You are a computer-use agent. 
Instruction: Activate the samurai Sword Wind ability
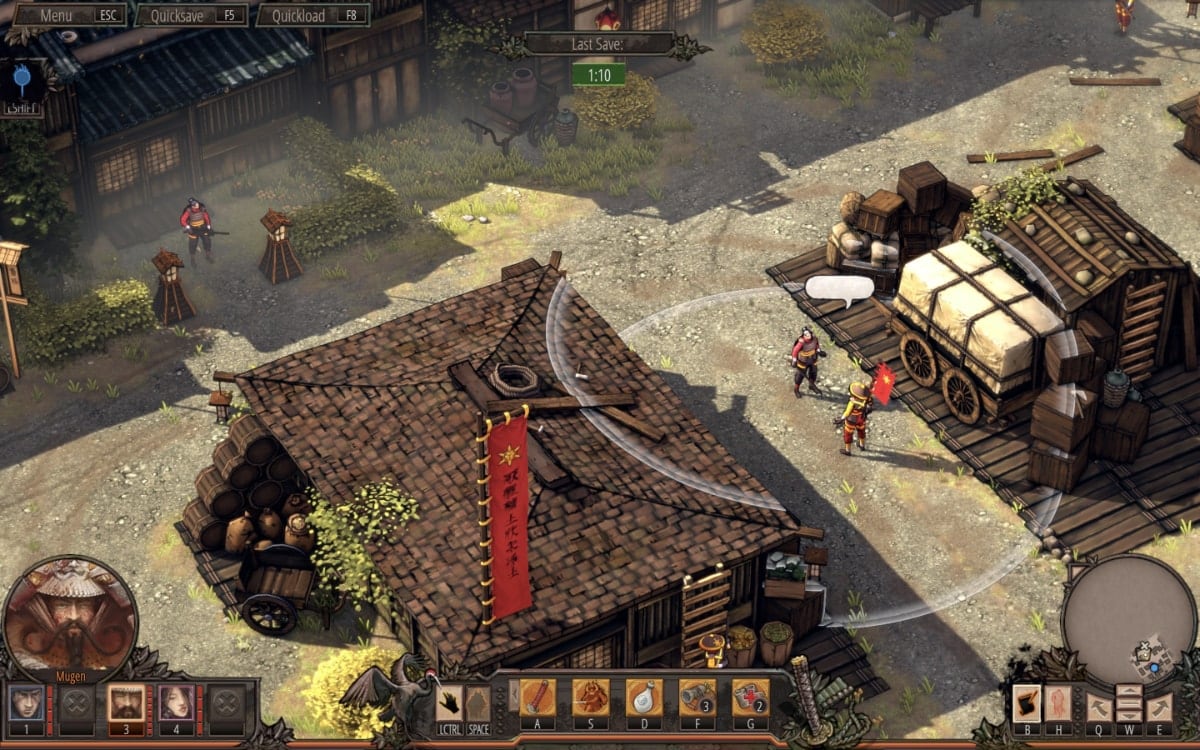[590, 696]
